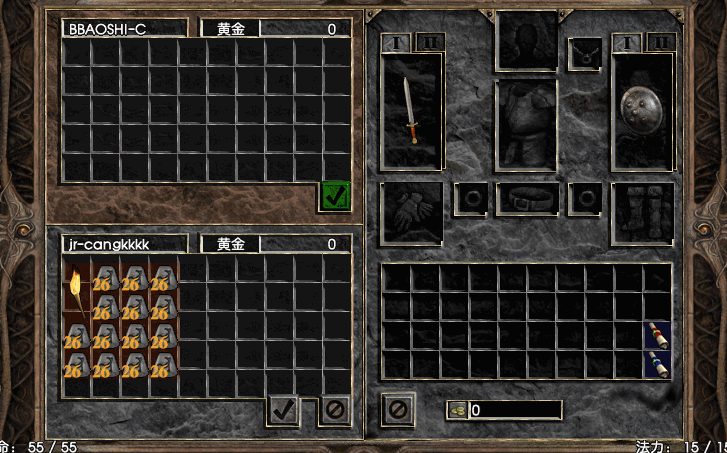Select the belt equipment slot
727x453 pixels.
pos(526,198)
